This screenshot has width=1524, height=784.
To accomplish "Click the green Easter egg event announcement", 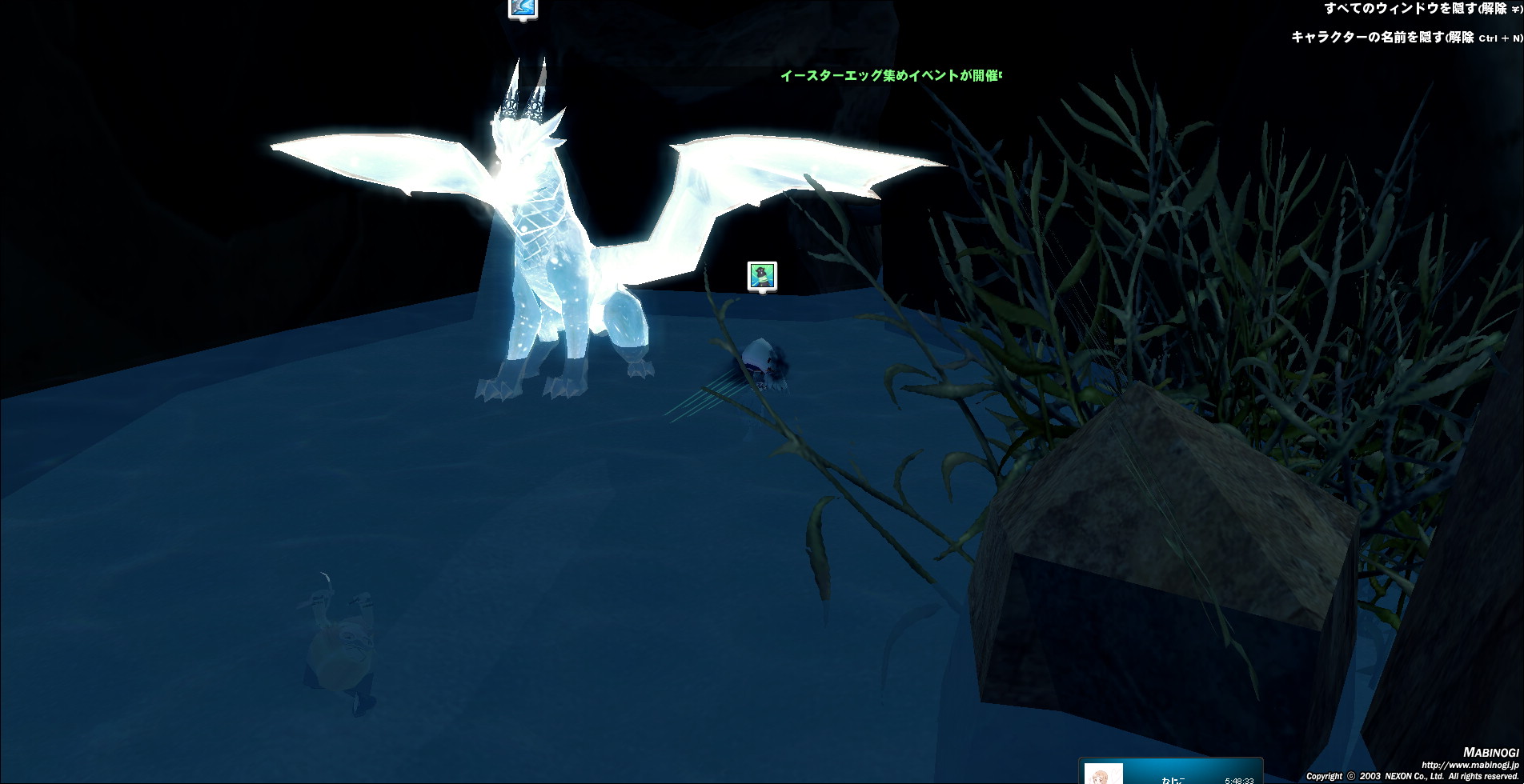I will point(890,76).
